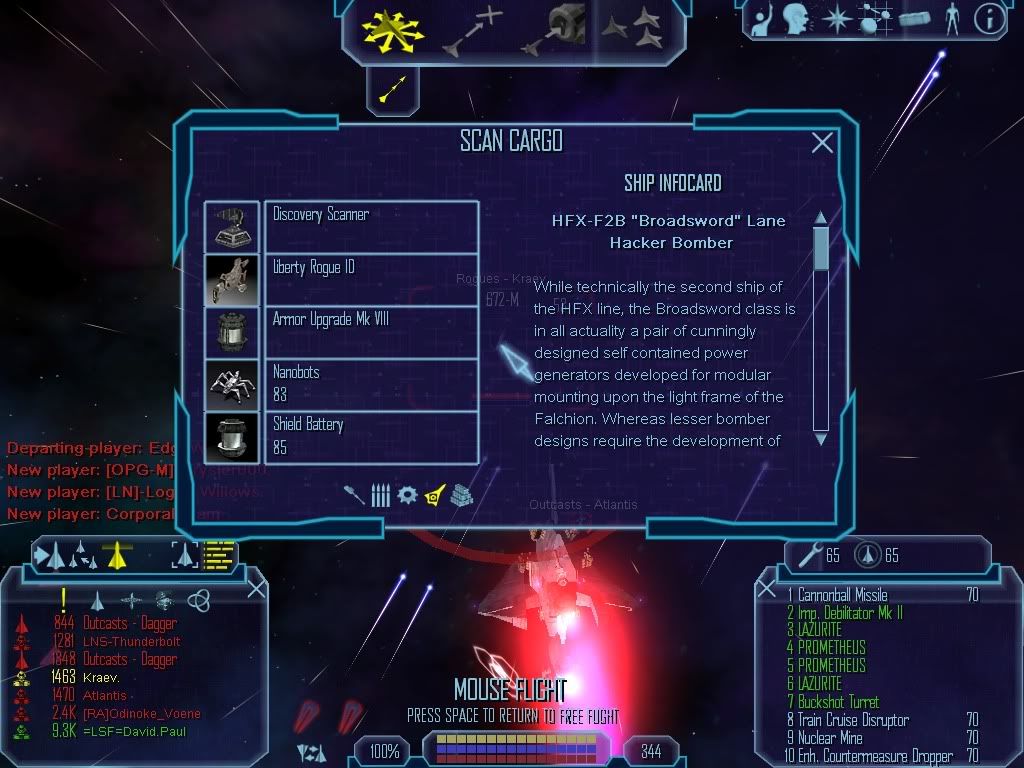Open the information button in top bar

coord(988,19)
